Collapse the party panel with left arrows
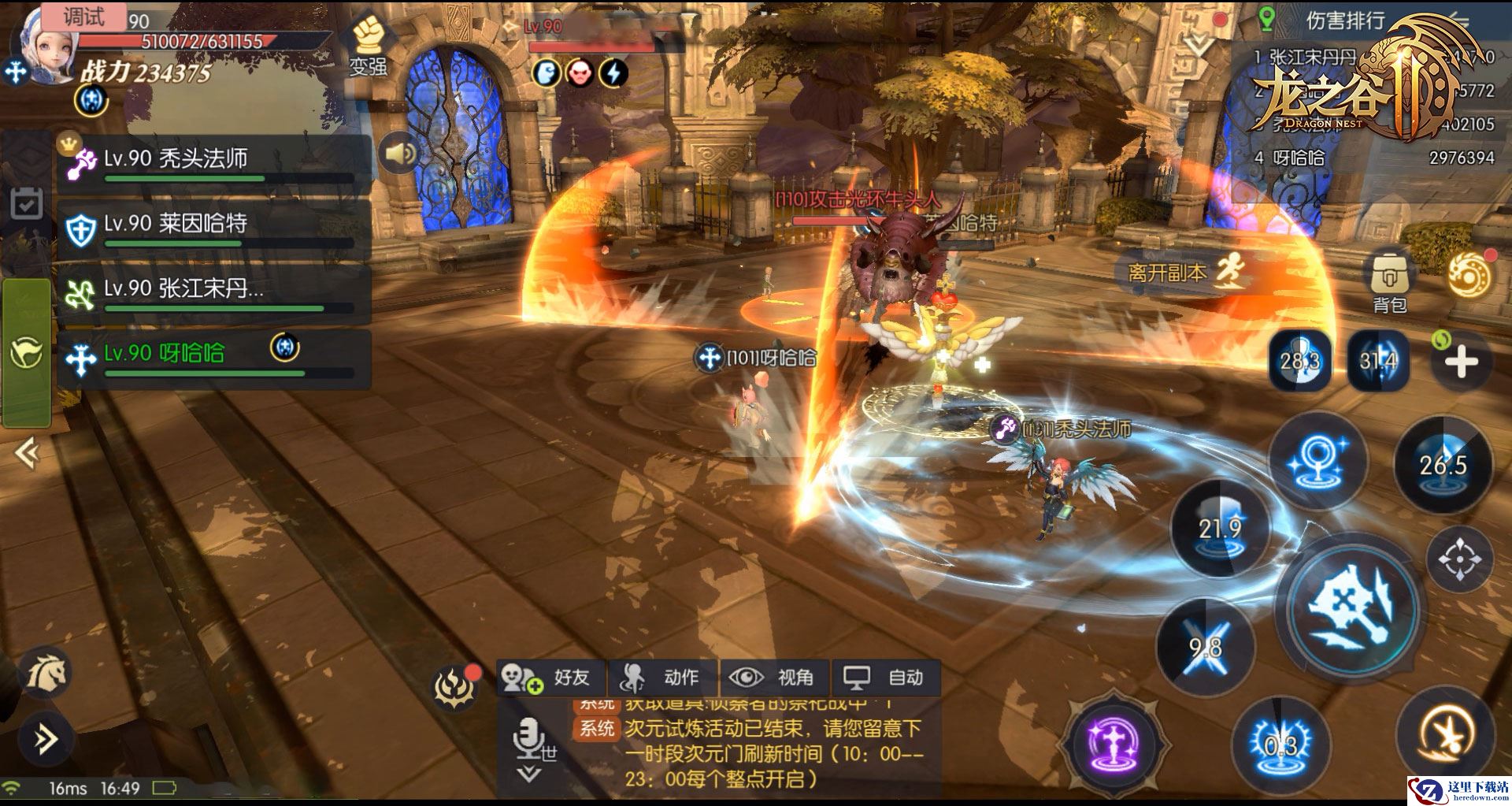Viewport: 1512px width, 806px height. click(x=27, y=453)
